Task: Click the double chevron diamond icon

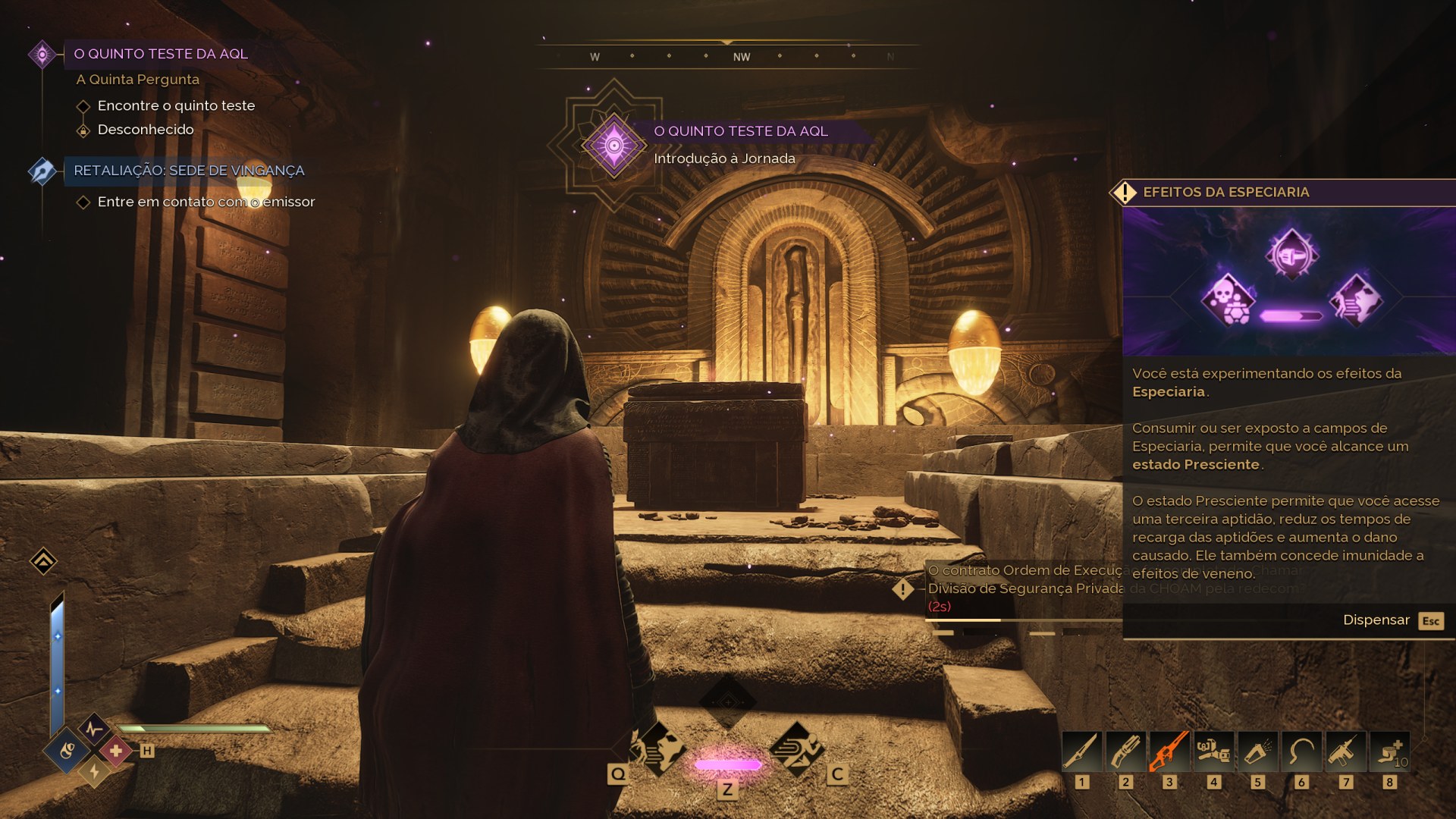Action: coord(43,561)
